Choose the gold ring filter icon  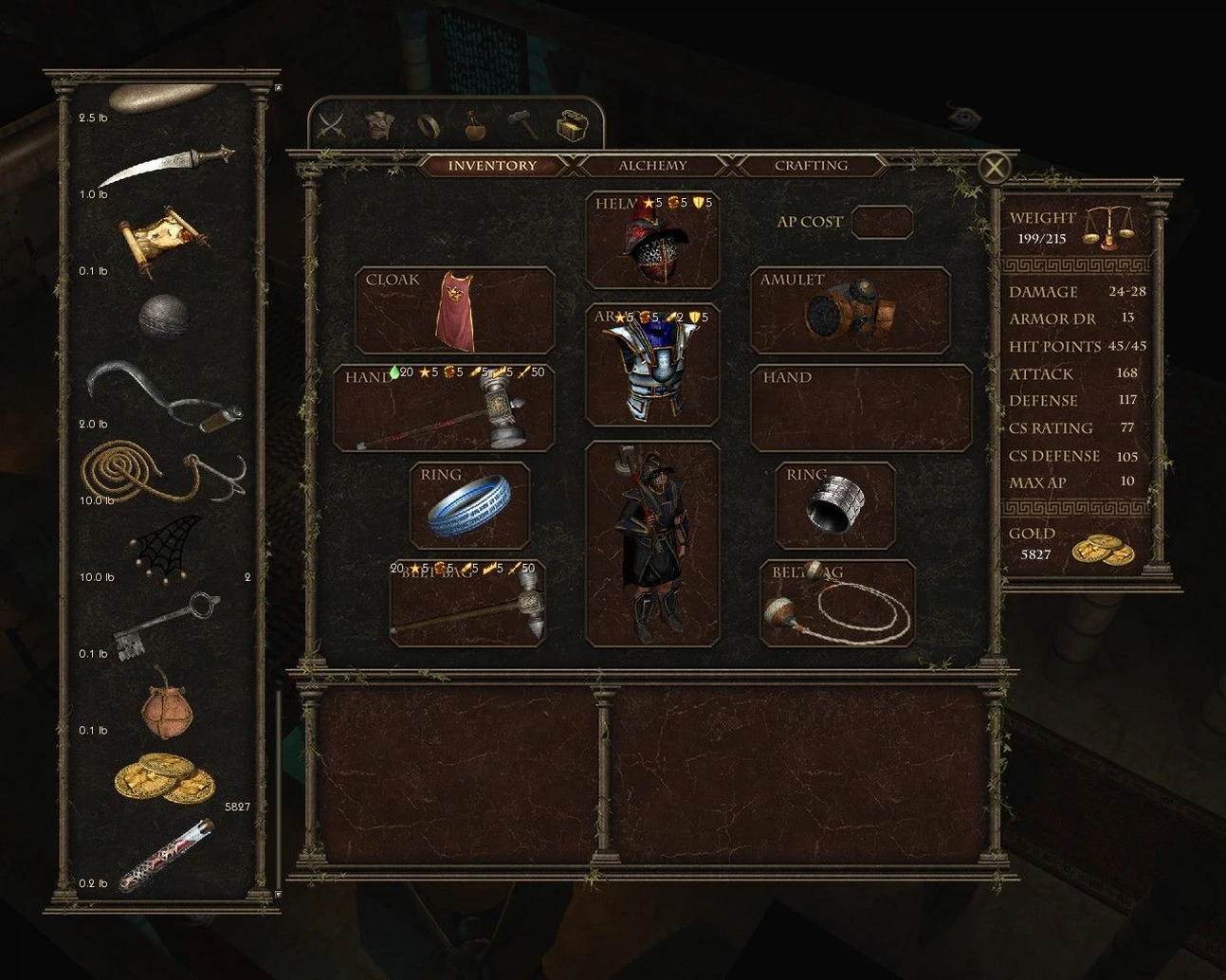[428, 125]
